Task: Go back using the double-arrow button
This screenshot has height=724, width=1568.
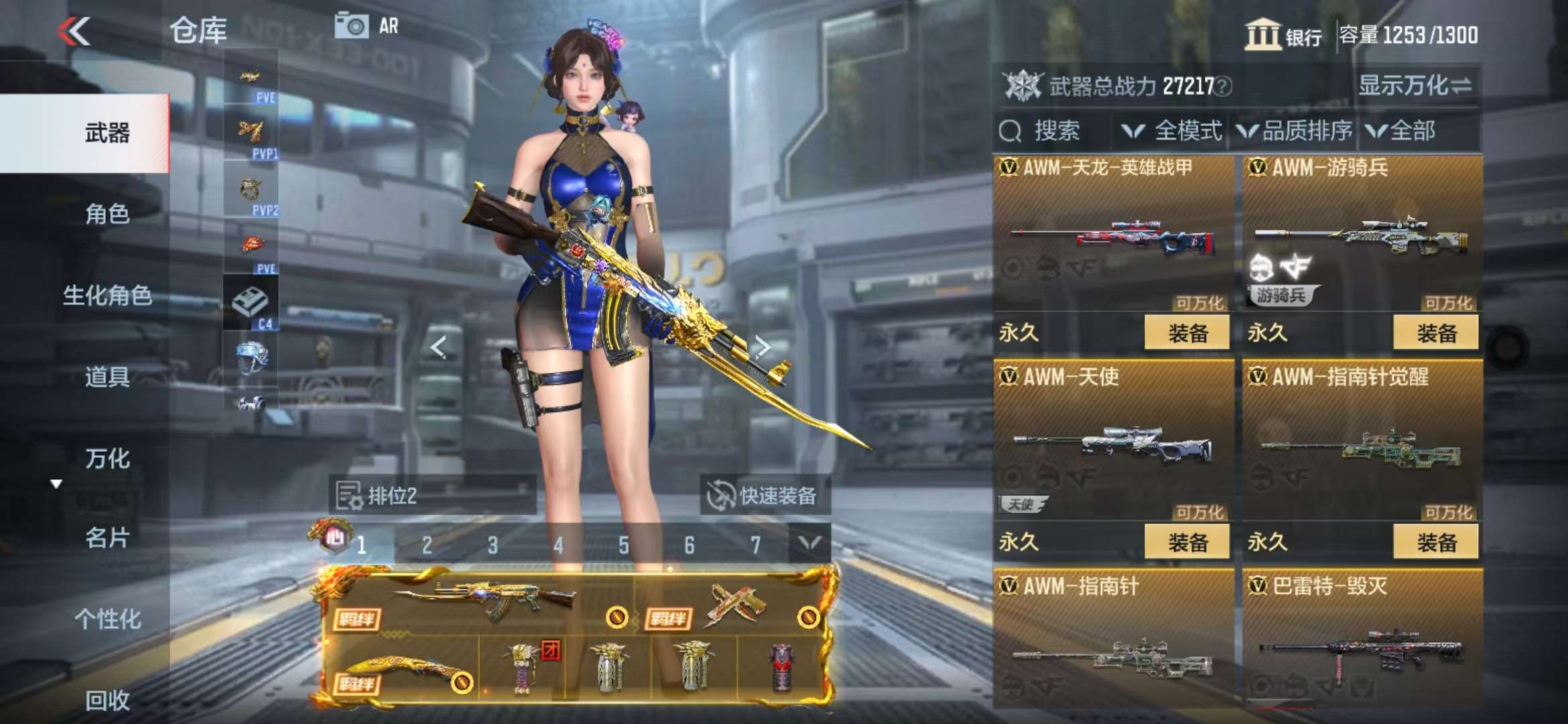Action: pyautogui.click(x=74, y=32)
